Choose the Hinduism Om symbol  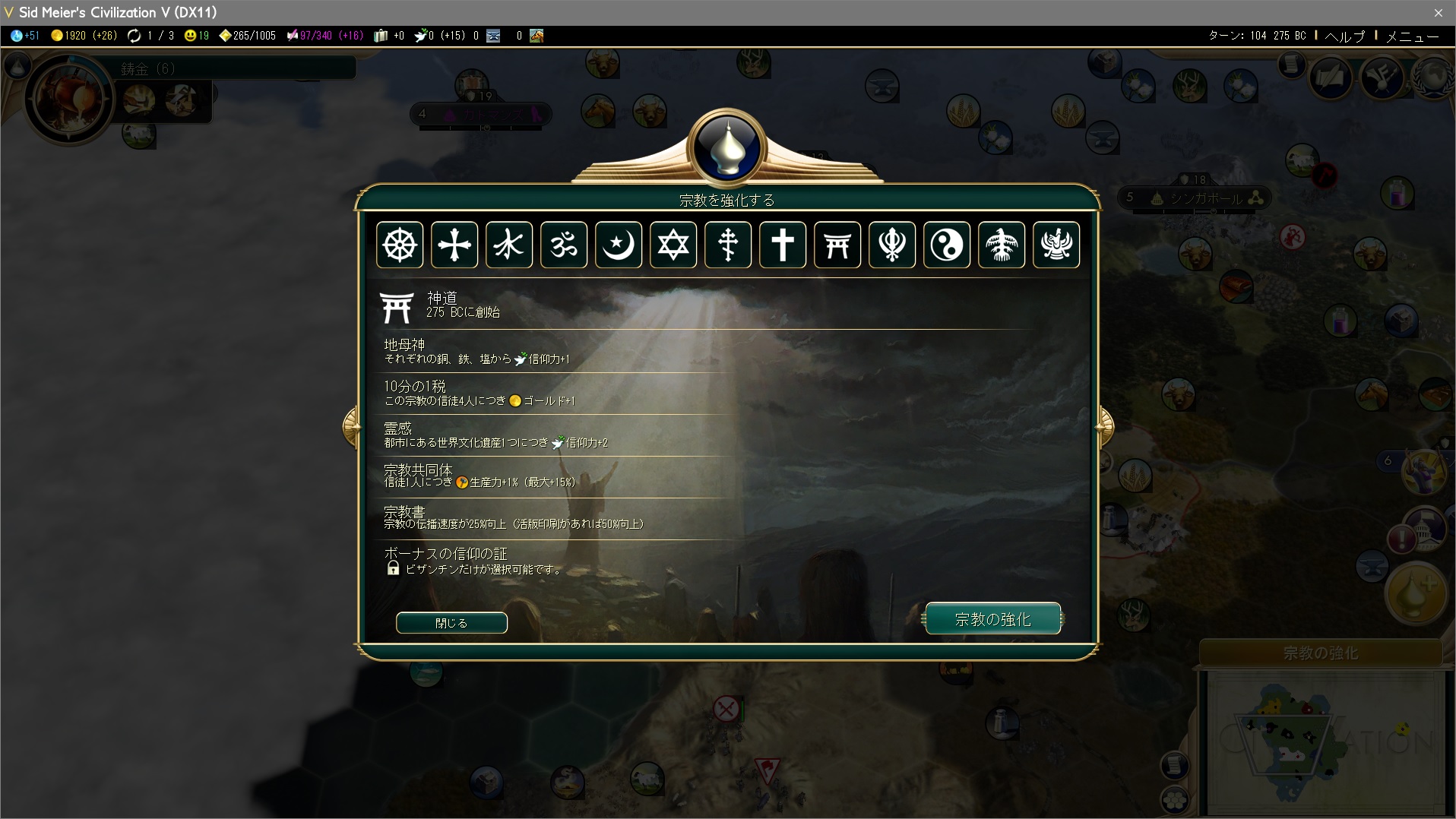(x=564, y=245)
